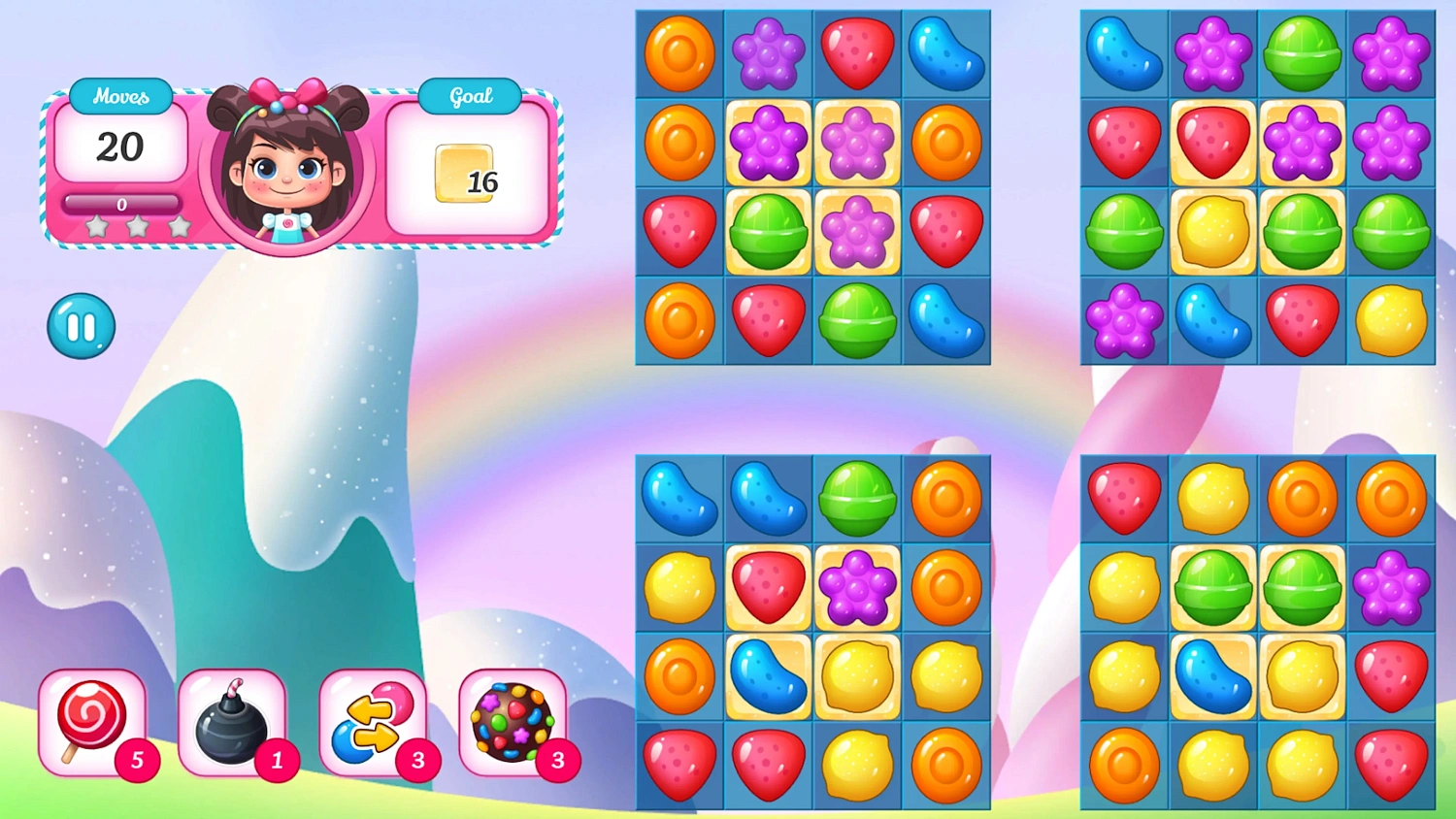Image resolution: width=1456 pixels, height=819 pixels.
Task: Click the Goal label banner
Action: [469, 95]
